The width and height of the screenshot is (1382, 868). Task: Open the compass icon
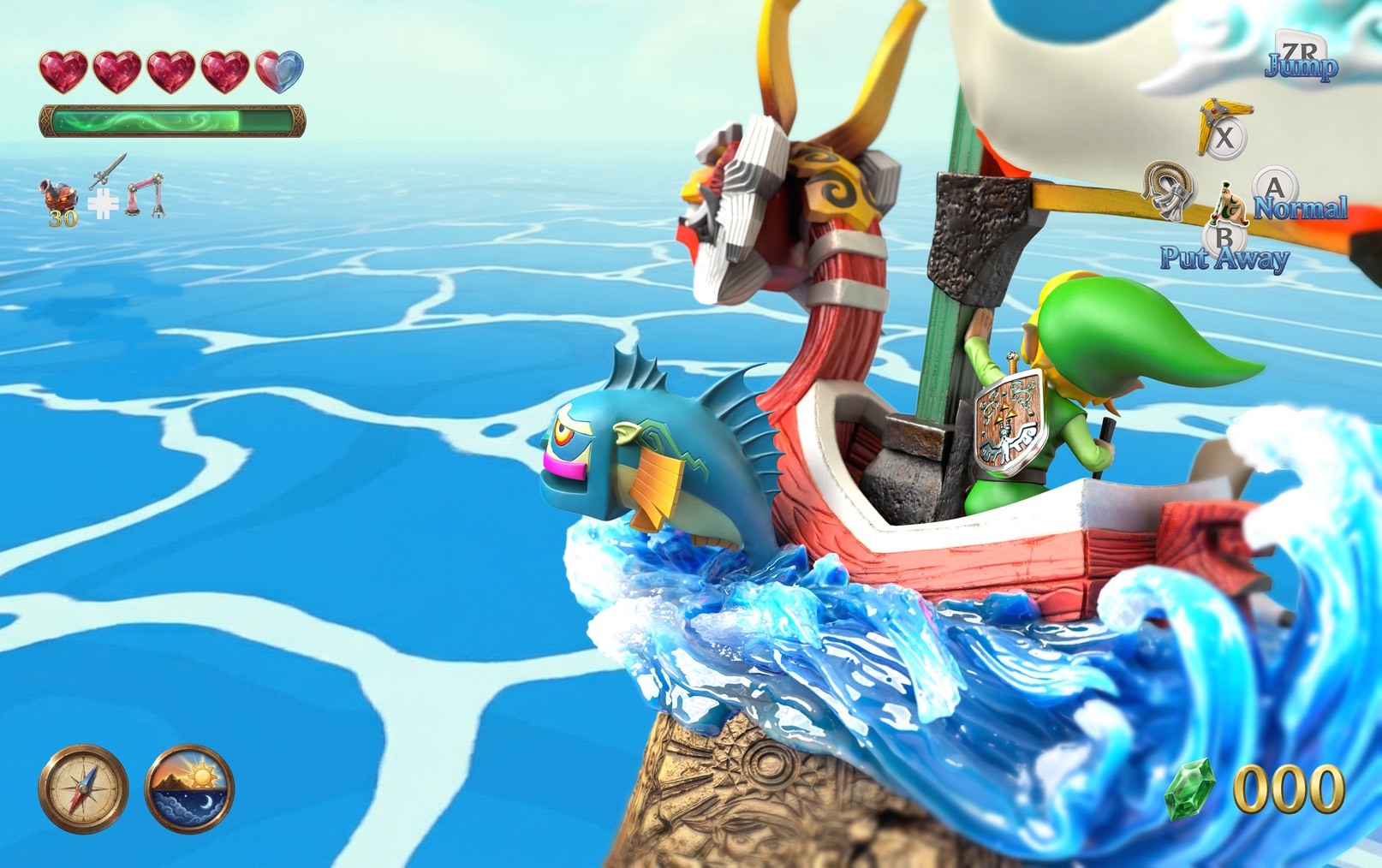[x=83, y=788]
